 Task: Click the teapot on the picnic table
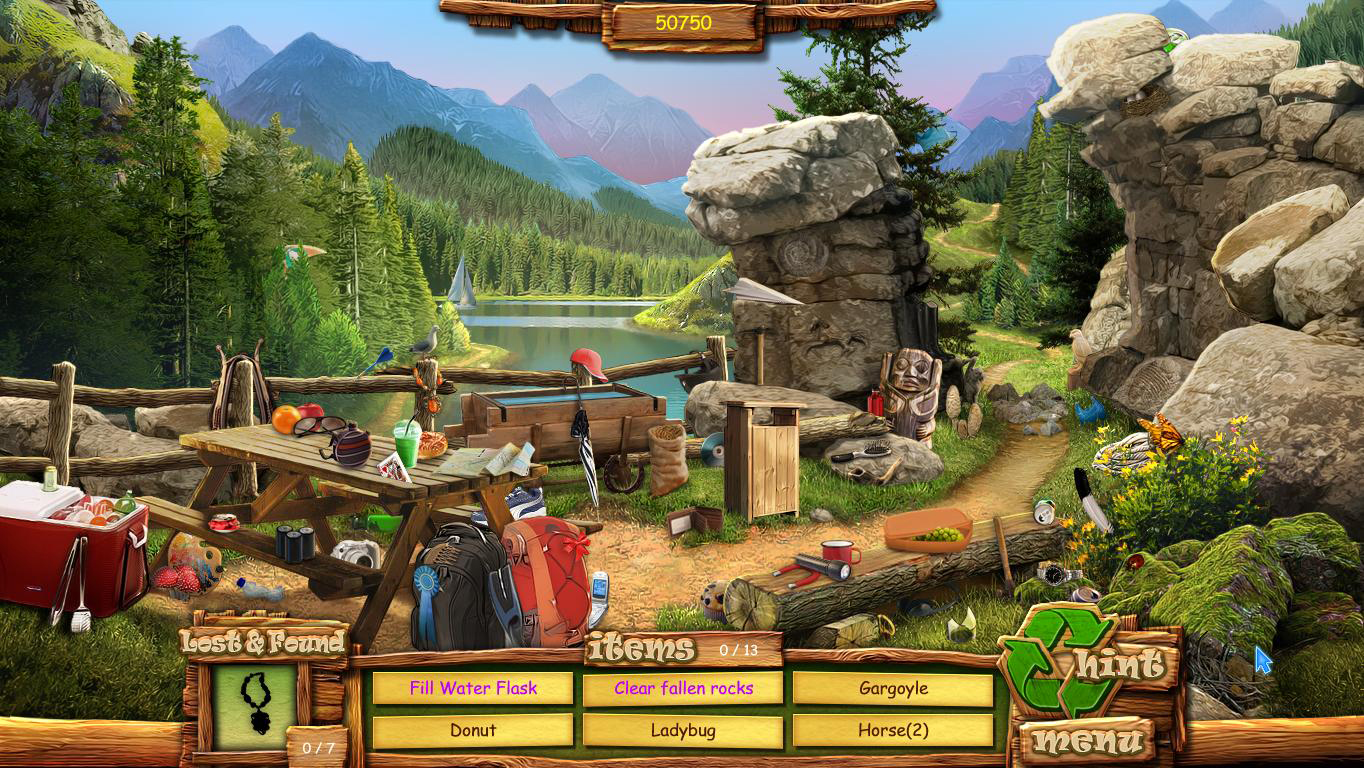tap(351, 446)
